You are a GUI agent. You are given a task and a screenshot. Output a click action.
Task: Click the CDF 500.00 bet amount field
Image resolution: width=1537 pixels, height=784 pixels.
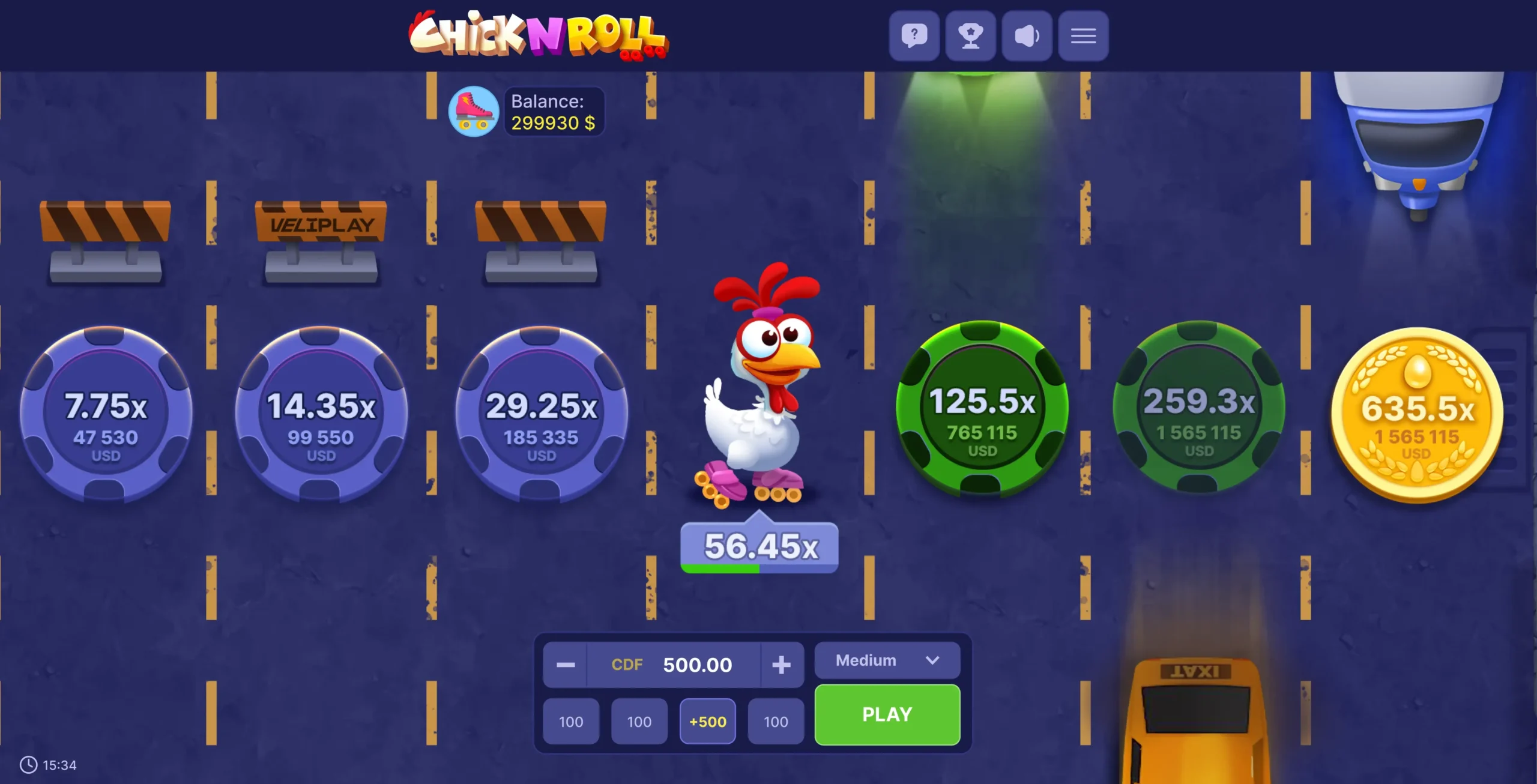point(696,664)
